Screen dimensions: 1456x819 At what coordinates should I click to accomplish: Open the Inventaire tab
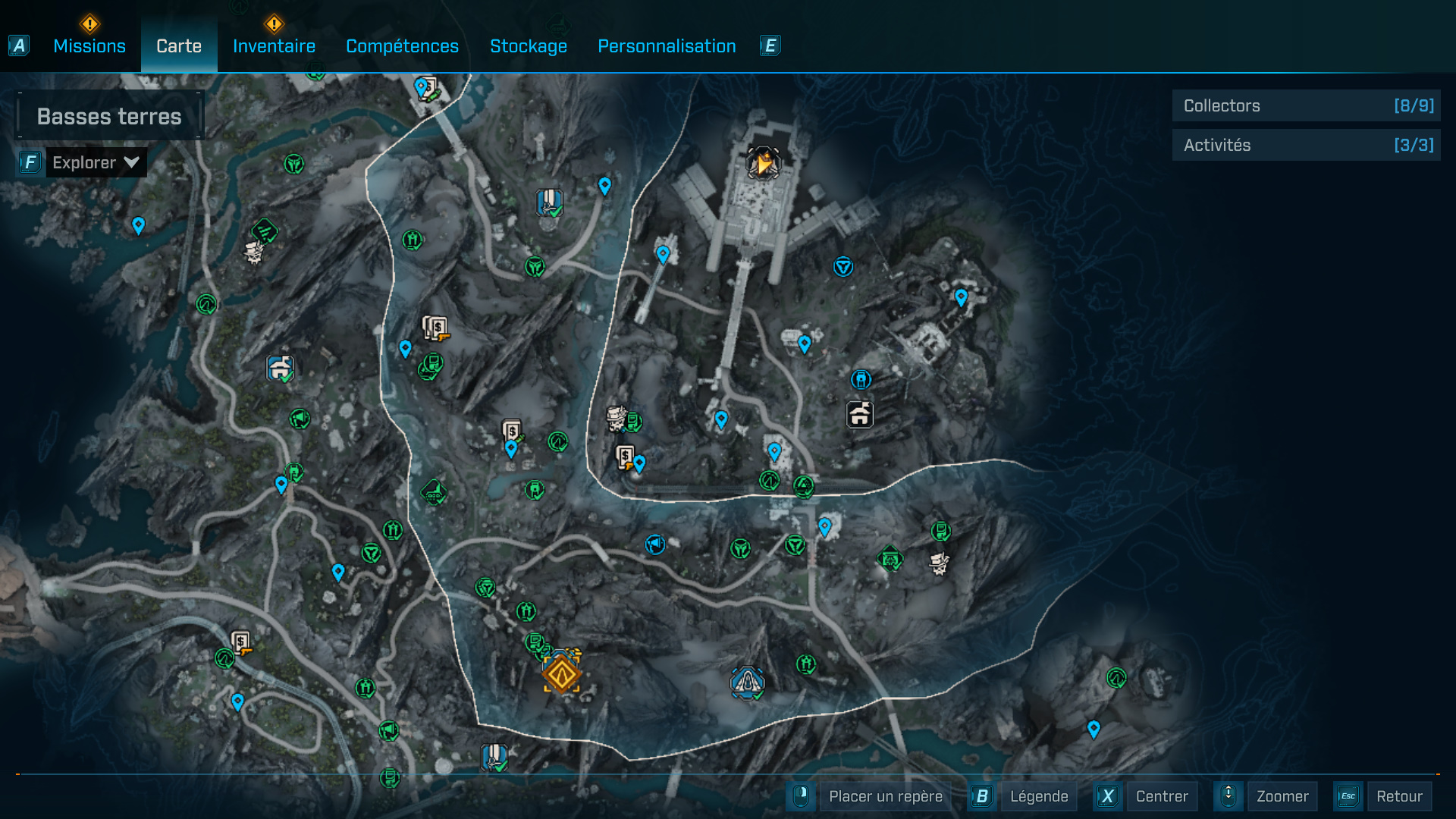(x=274, y=46)
